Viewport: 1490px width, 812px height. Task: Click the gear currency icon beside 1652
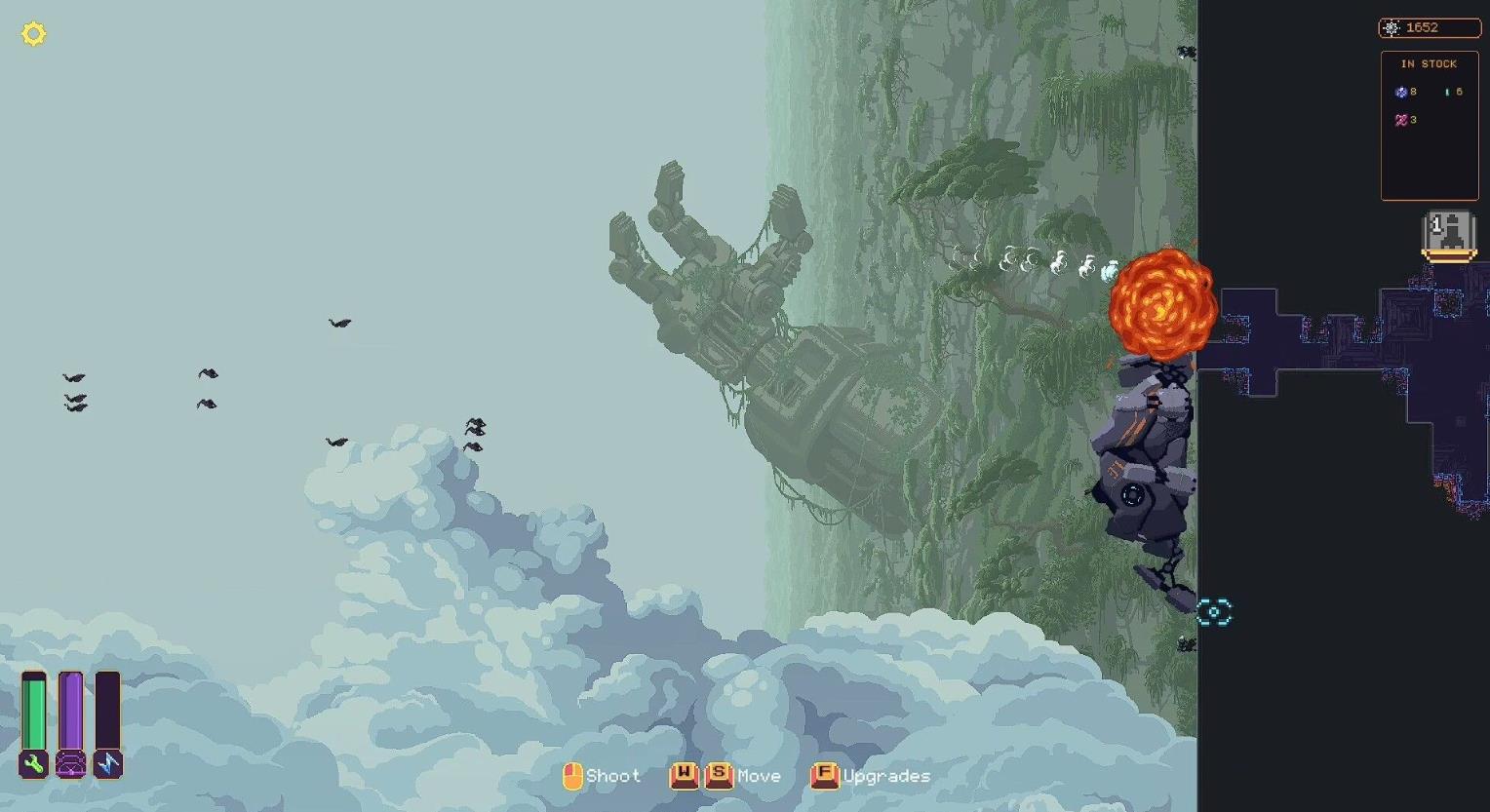tap(1392, 27)
